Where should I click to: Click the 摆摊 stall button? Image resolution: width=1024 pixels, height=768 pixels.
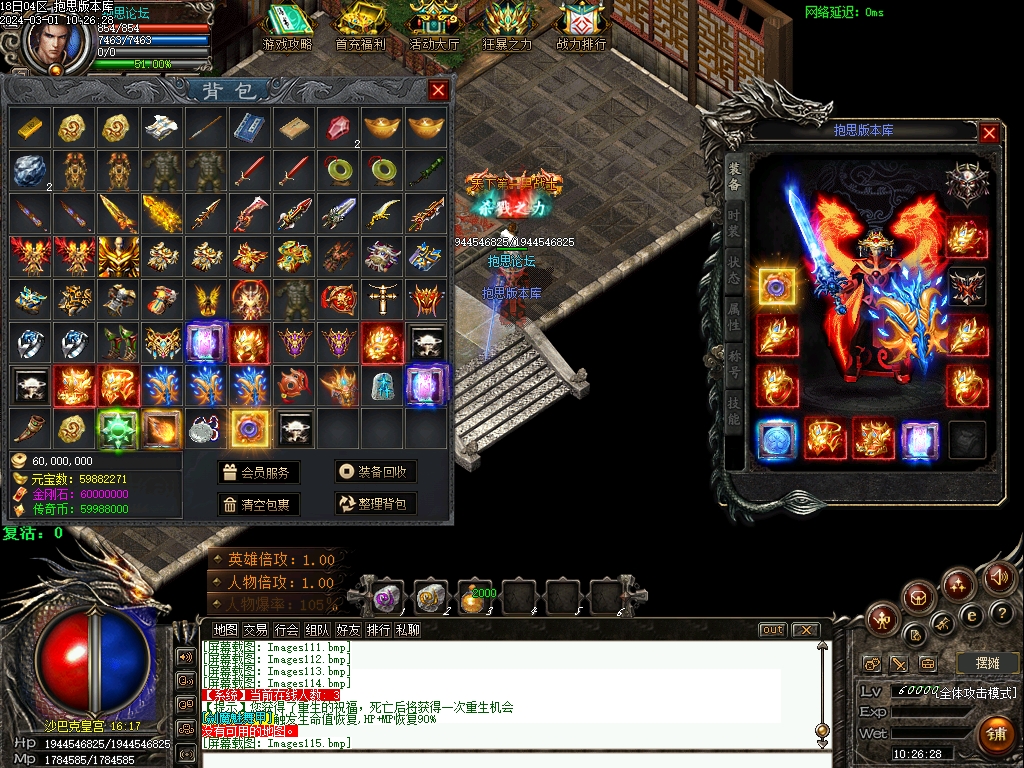coord(986,663)
